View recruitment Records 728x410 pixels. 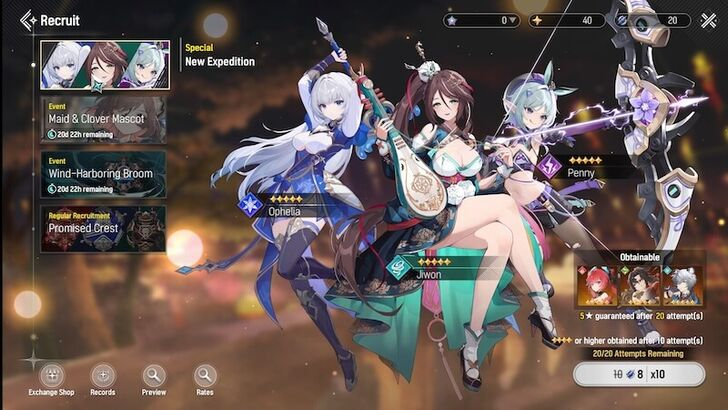(x=103, y=377)
